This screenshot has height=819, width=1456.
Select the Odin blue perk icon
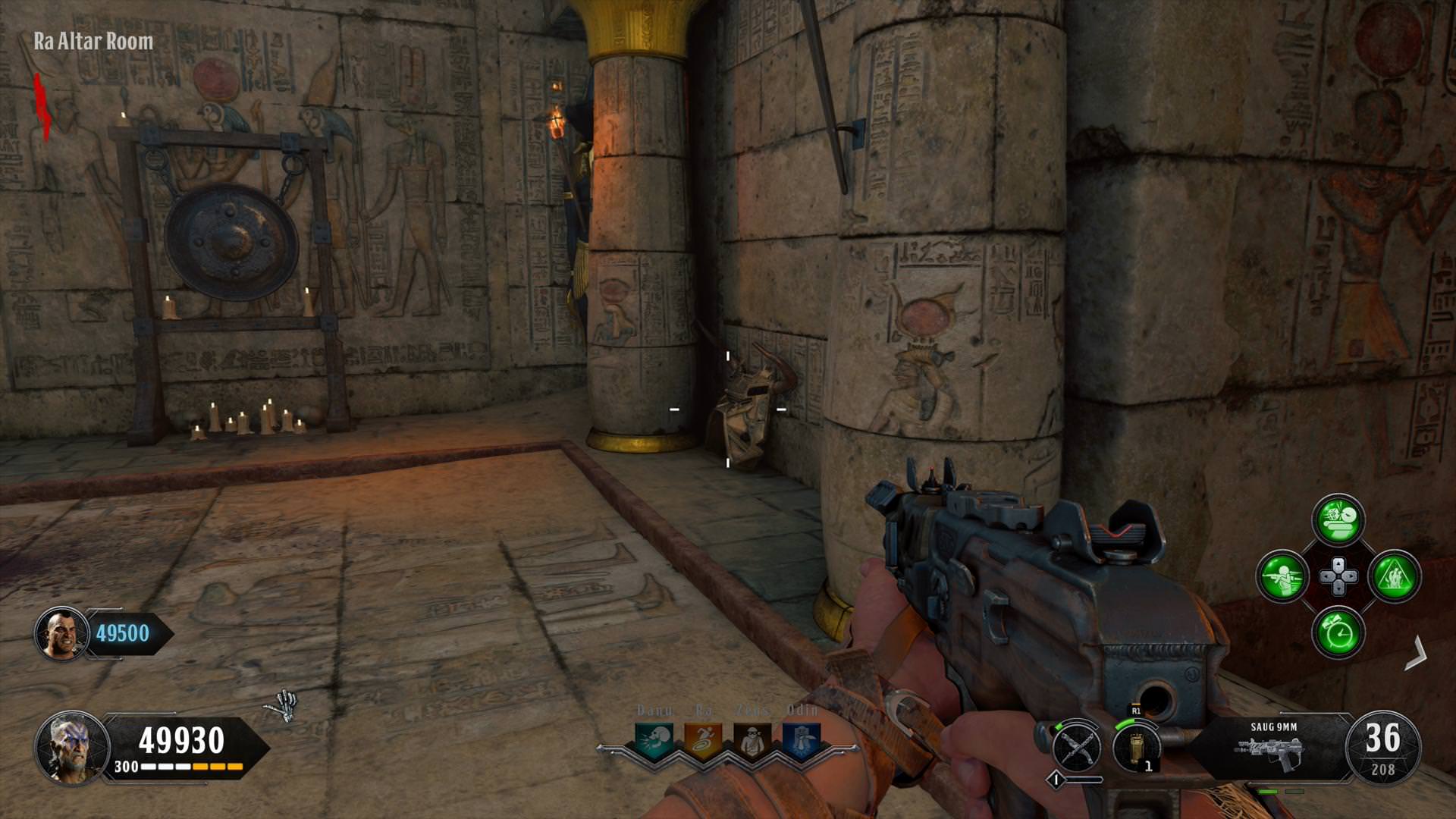801,740
